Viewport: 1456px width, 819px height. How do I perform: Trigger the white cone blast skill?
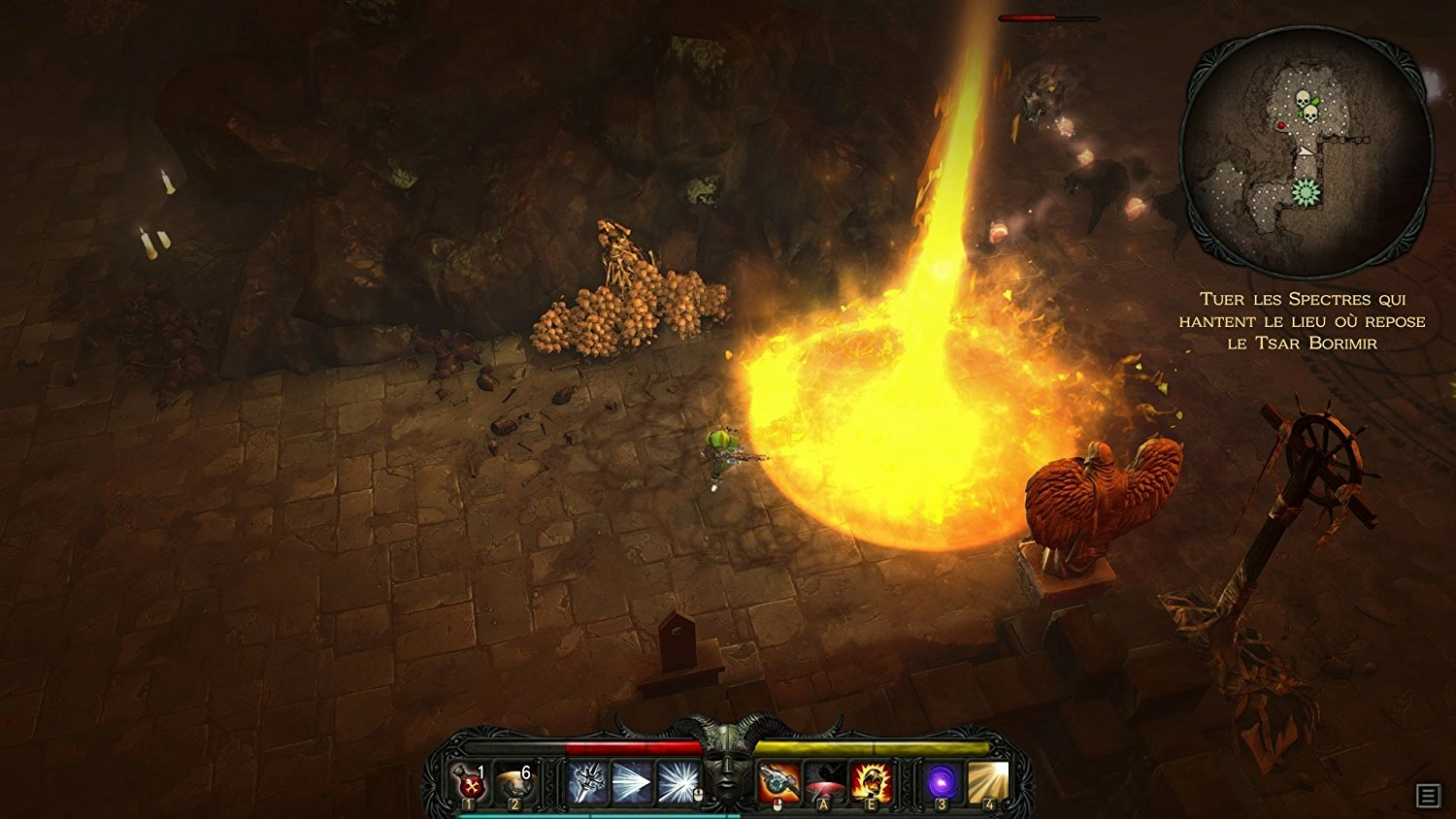[632, 782]
